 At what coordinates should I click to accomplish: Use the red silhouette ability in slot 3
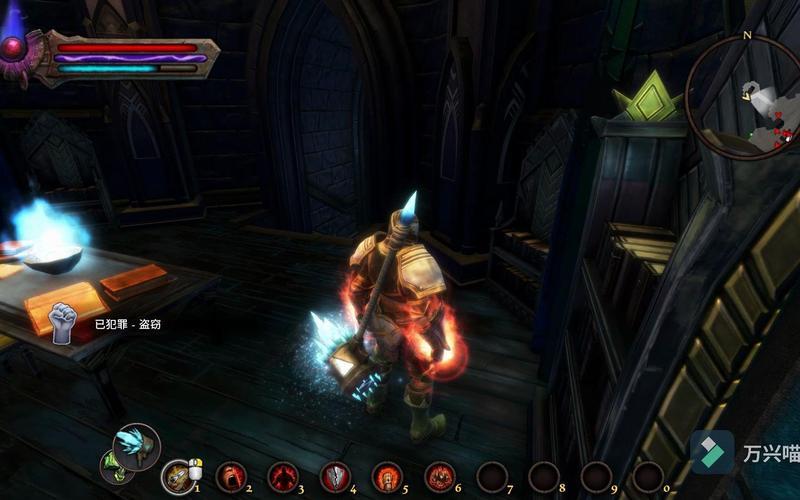coord(283,477)
